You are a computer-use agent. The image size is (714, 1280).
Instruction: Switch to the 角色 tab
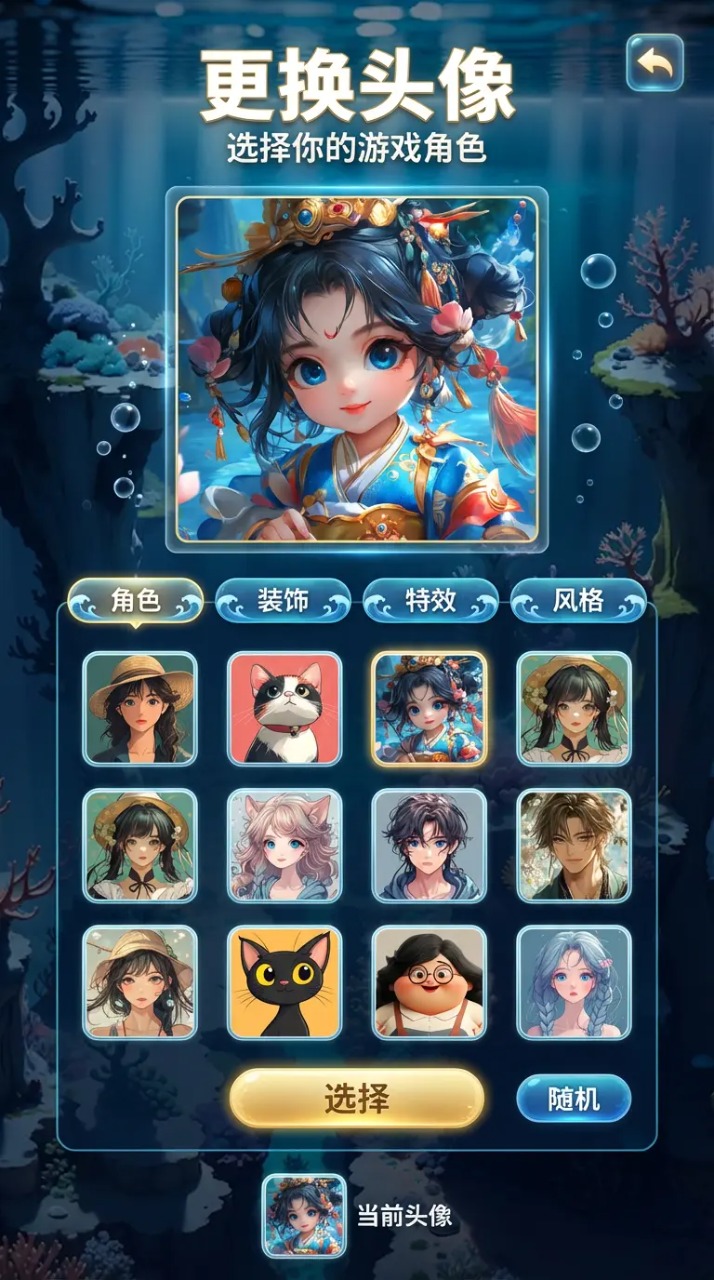click(x=136, y=601)
